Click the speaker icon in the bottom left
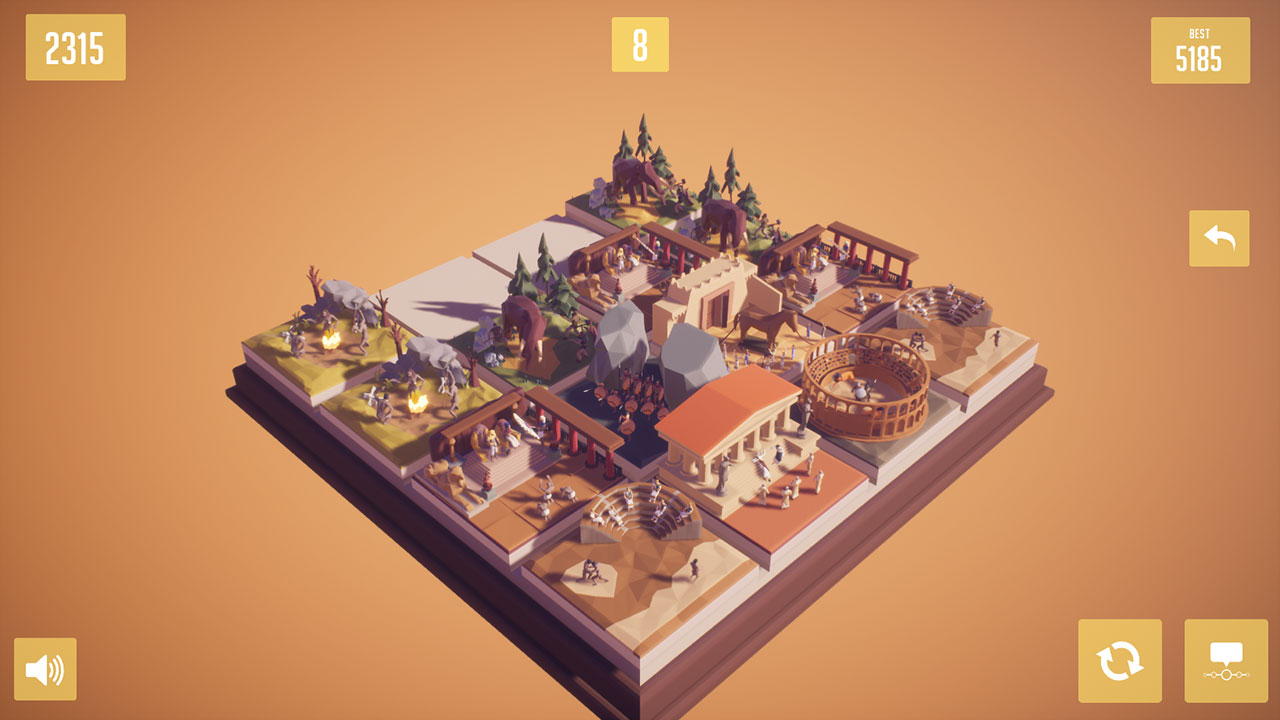This screenshot has height=720, width=1280. (47, 669)
